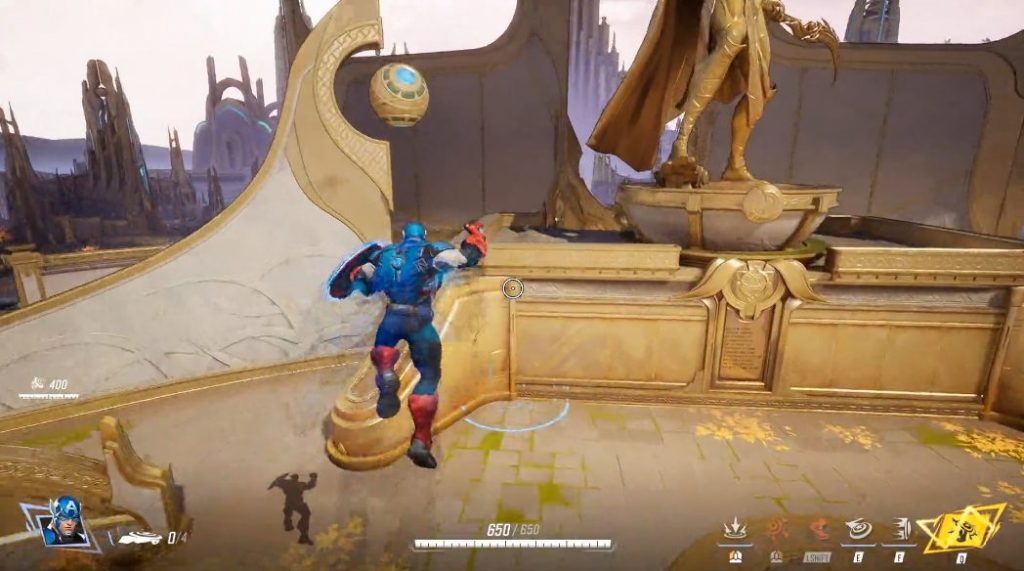Image resolution: width=1024 pixels, height=571 pixels.
Task: Activate the shield charge dash ability
Action: [x=898, y=529]
